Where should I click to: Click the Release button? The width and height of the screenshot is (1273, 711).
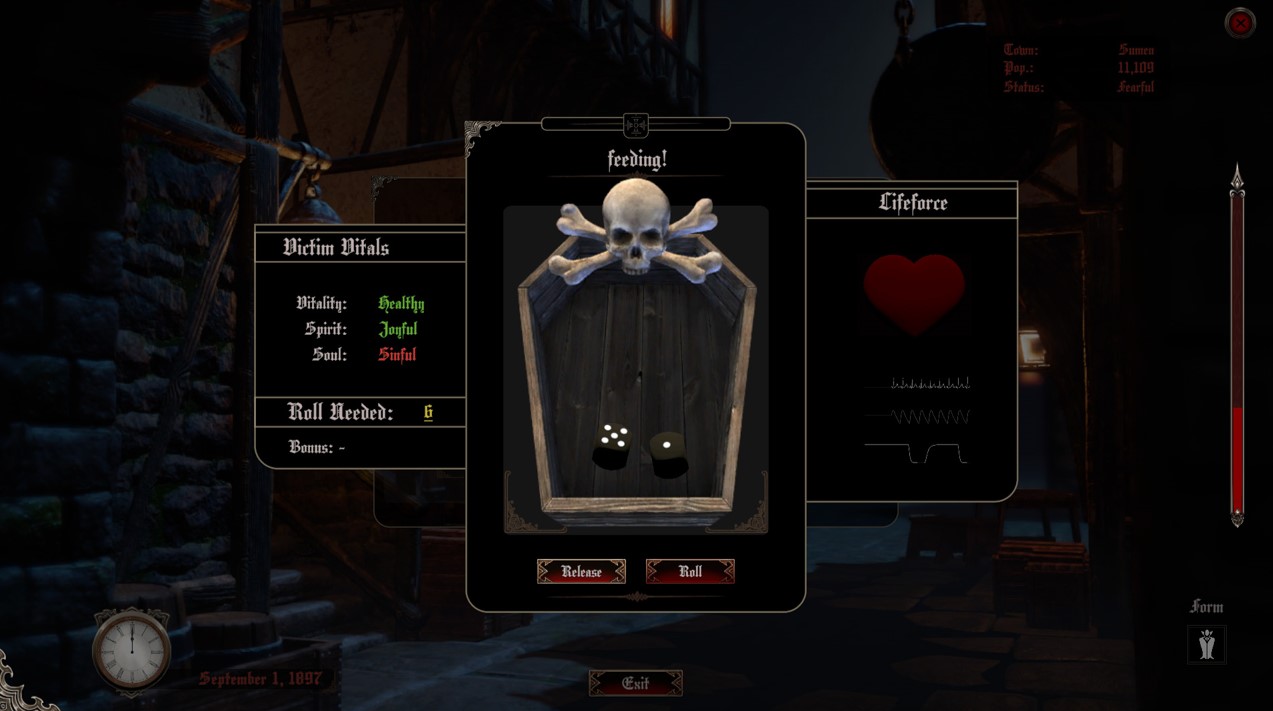tap(581, 572)
